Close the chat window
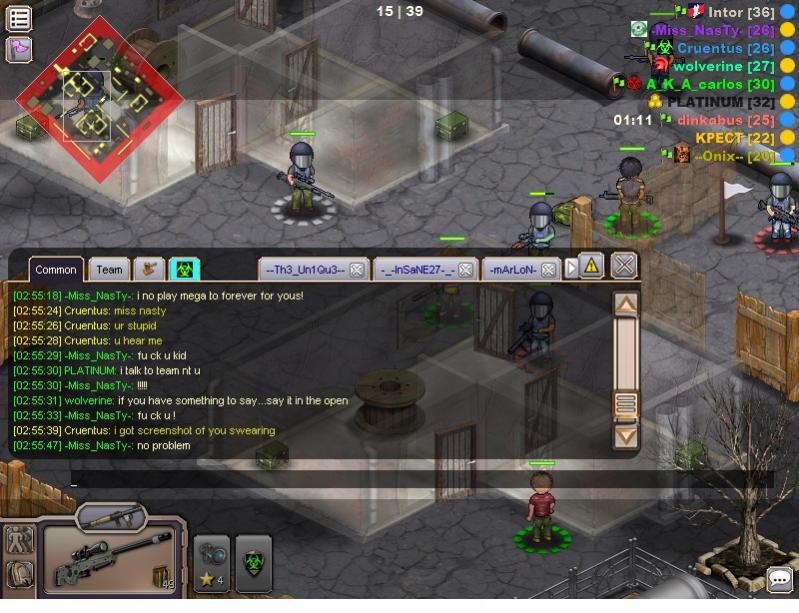The height and width of the screenshot is (613, 799). pyautogui.click(x=624, y=266)
